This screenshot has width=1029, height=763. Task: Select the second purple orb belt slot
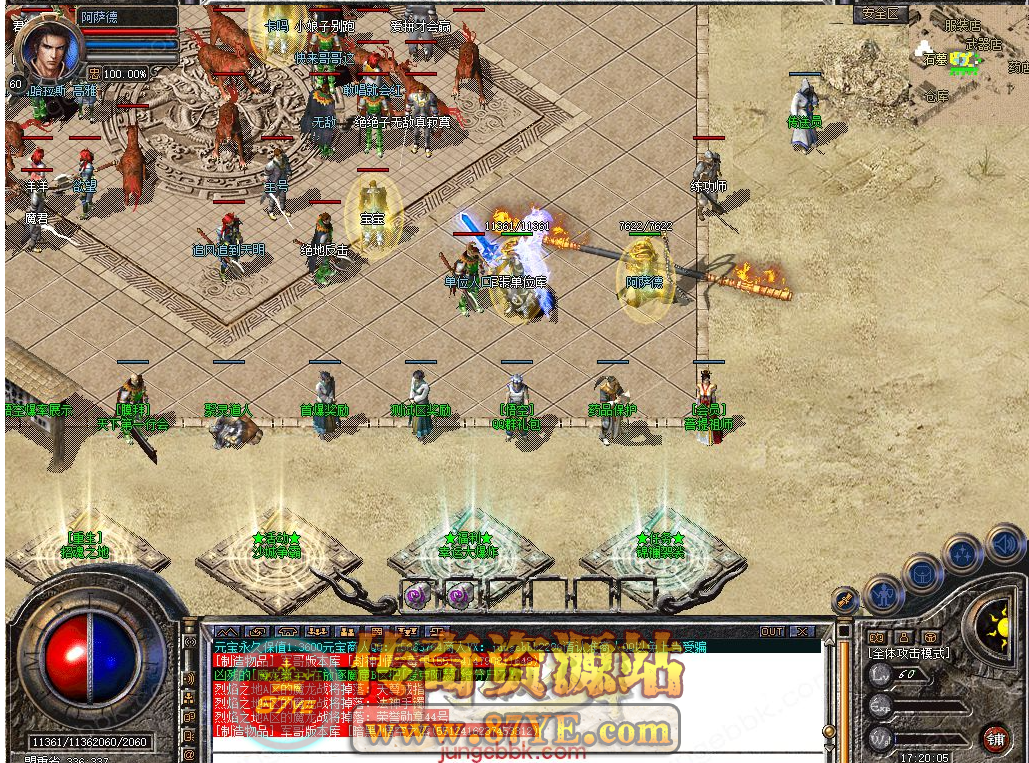[459, 597]
